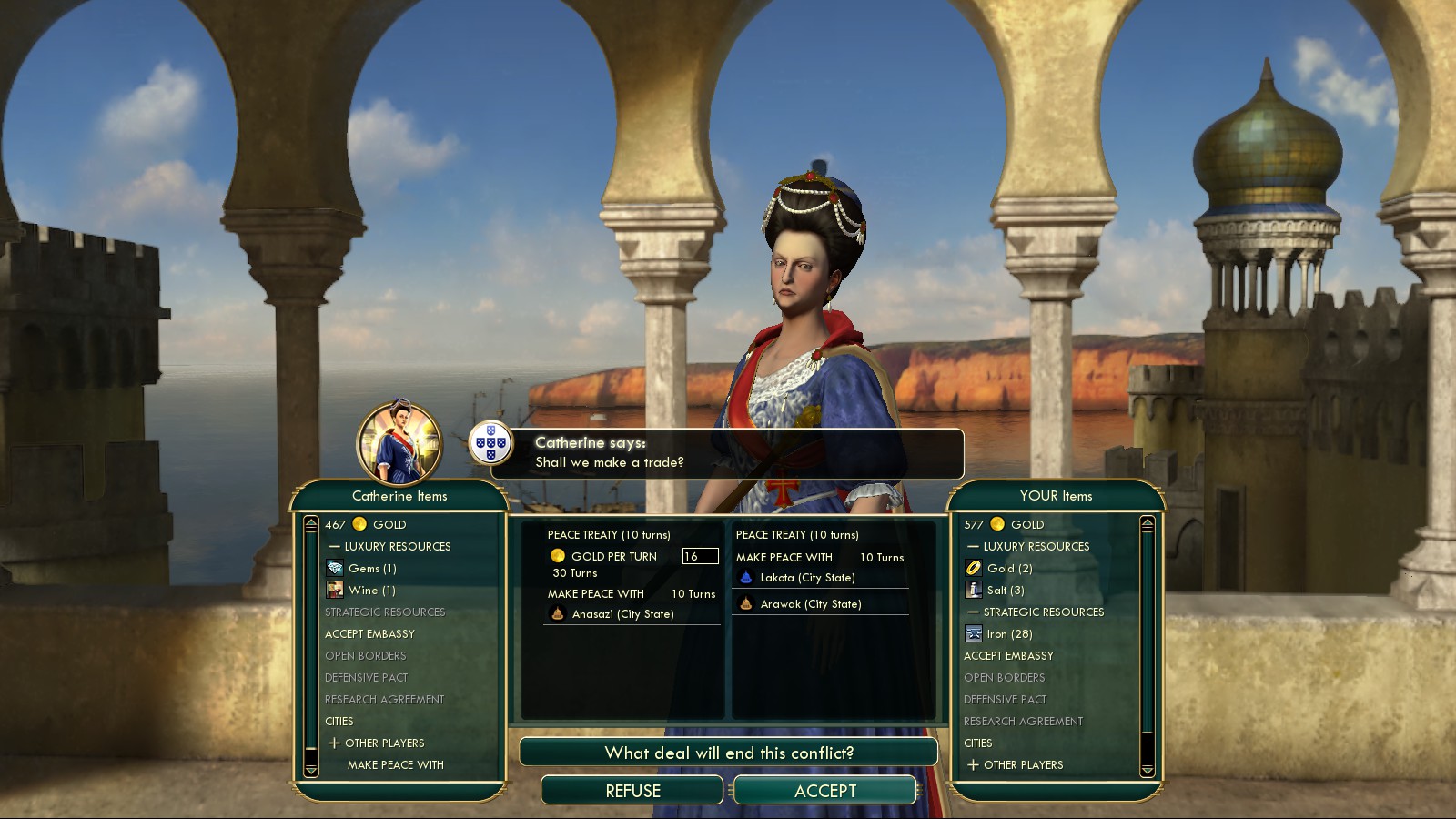This screenshot has width=1456, height=819.
Task: Click Catherine's Cities trade option
Action: click(339, 722)
